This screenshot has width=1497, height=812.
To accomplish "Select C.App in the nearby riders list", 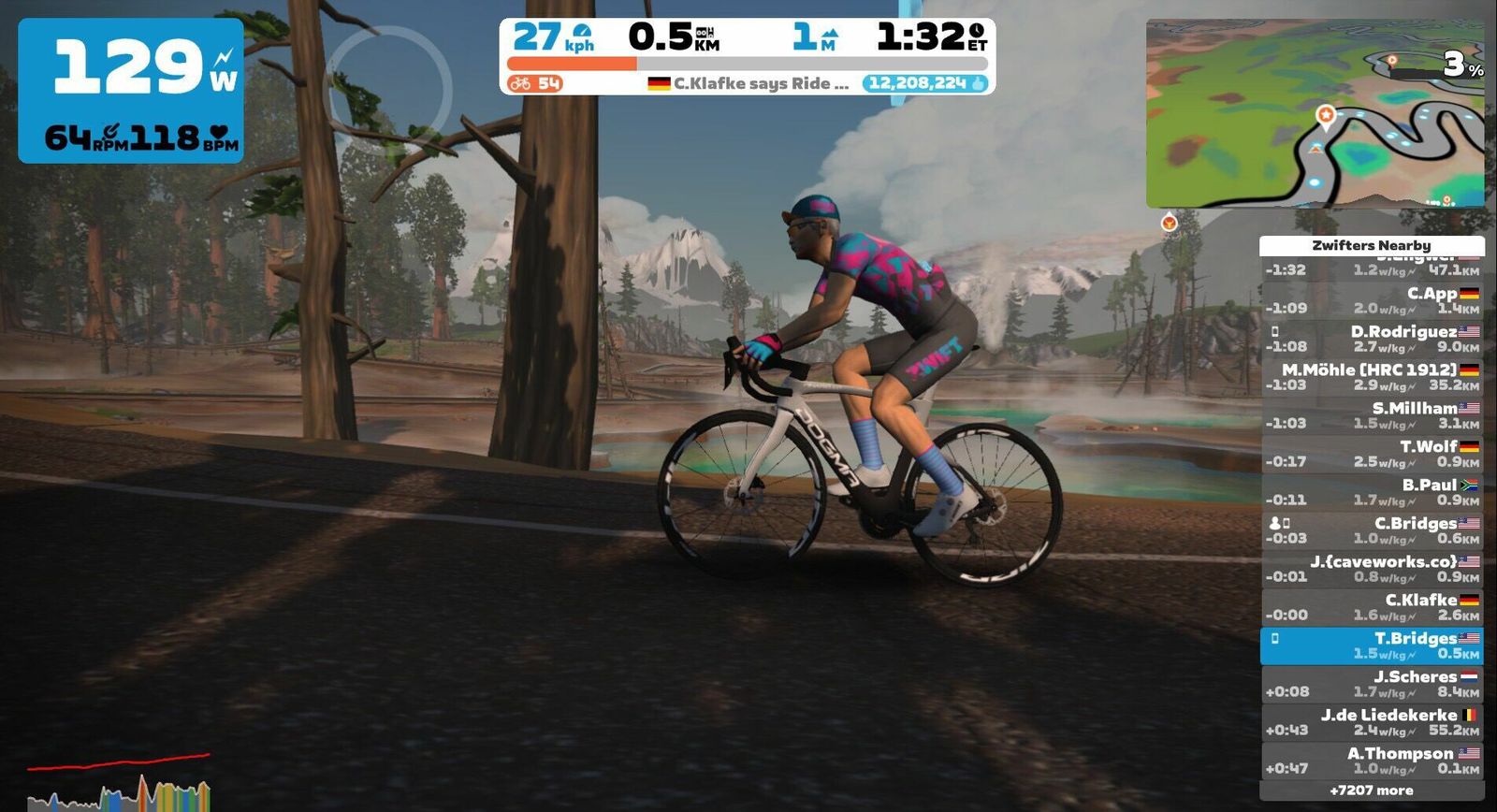I will pos(1372,300).
